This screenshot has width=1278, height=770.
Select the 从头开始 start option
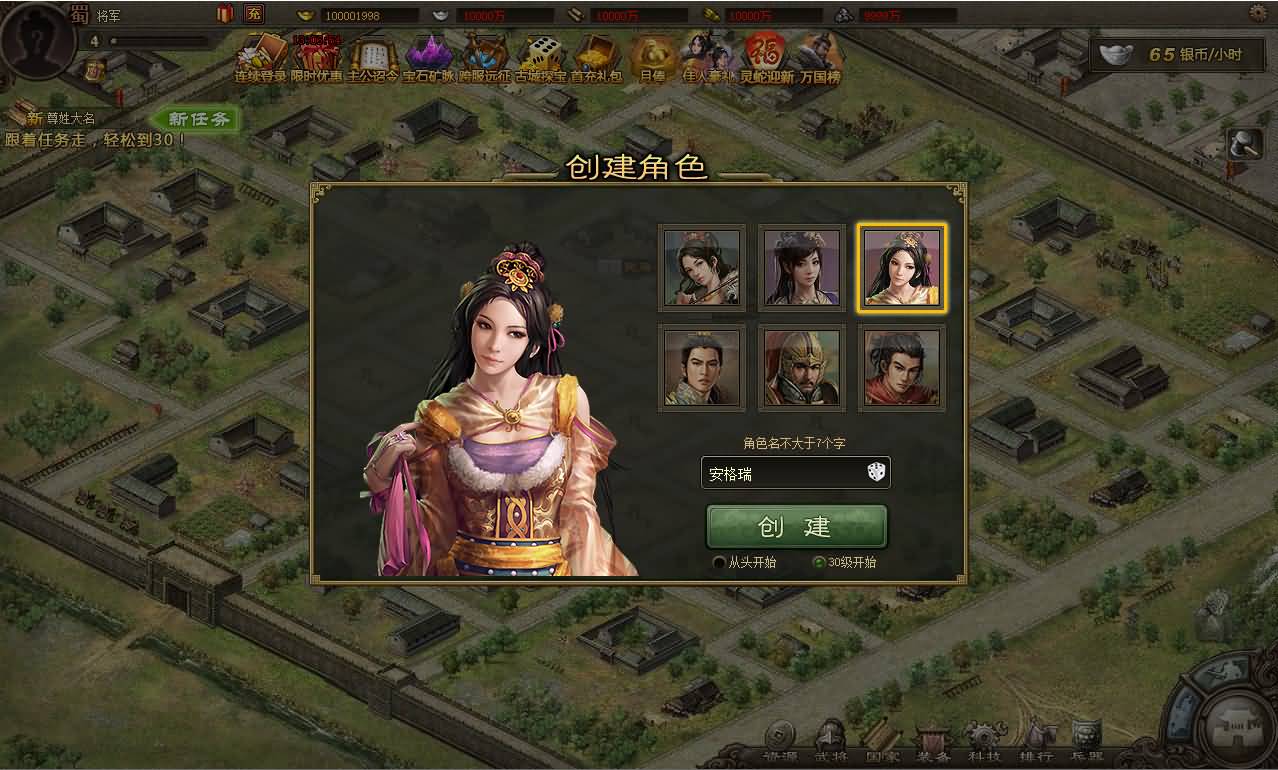(x=719, y=563)
